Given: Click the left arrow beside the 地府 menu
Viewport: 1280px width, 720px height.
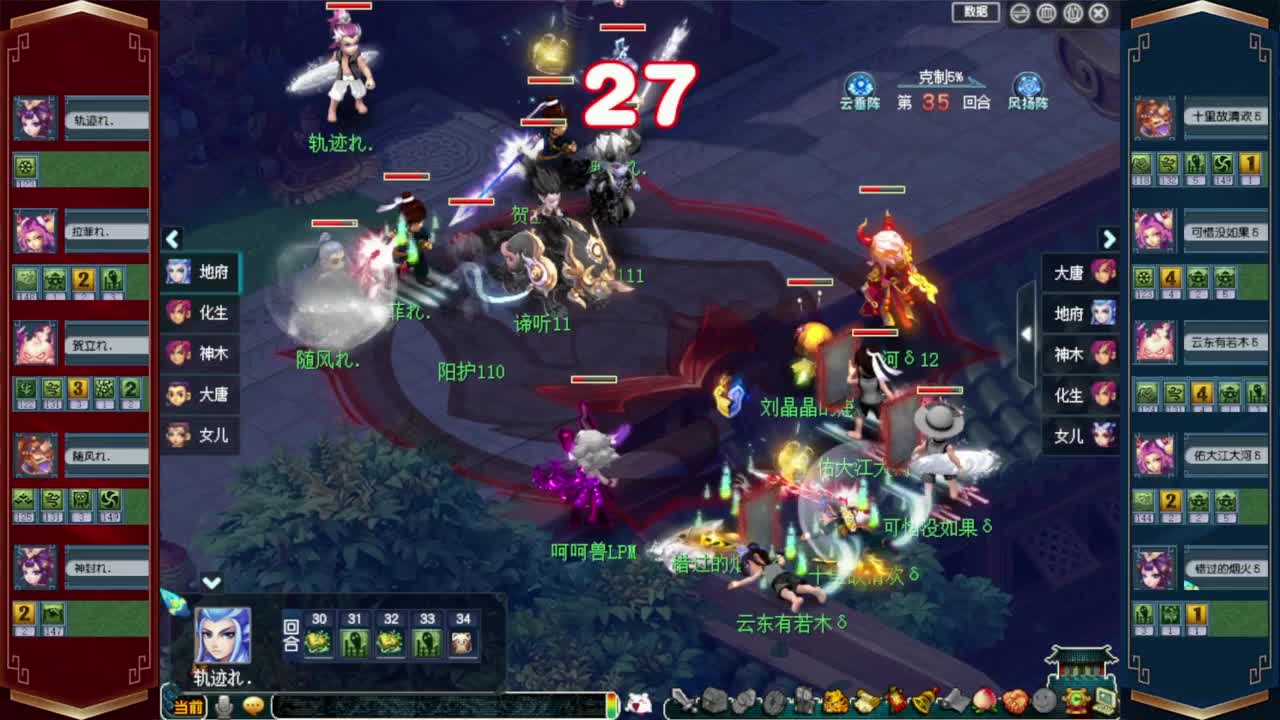Looking at the screenshot, I should [x=172, y=240].
